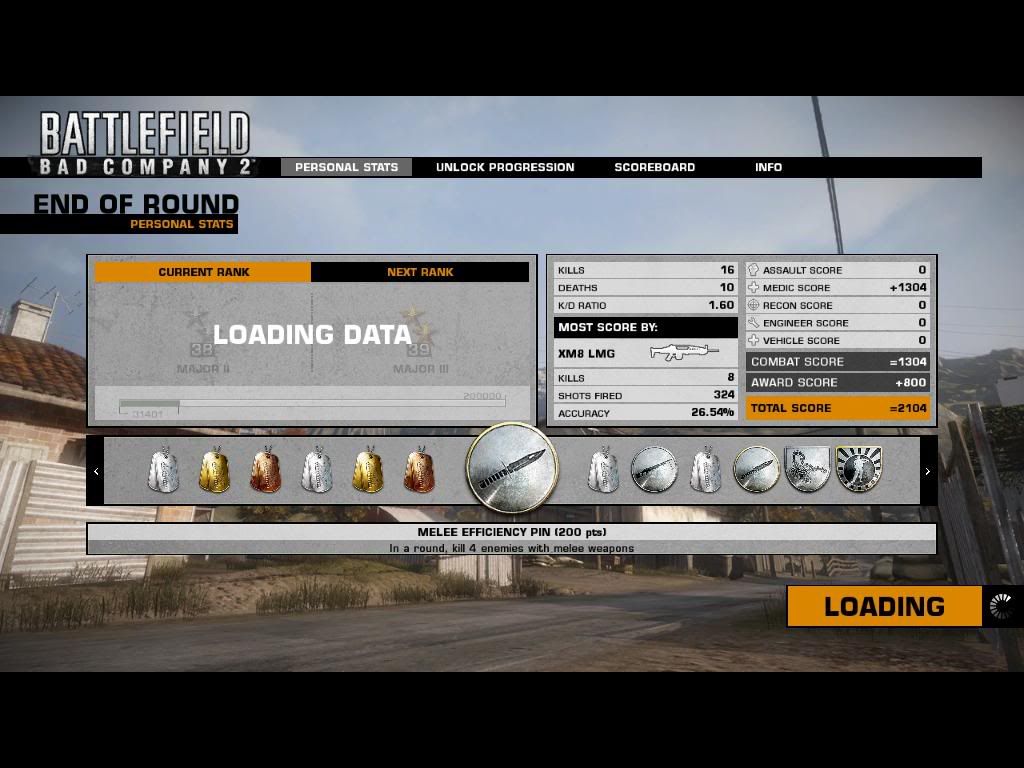Select the soldier badge with sun rays
Screen dimensions: 1024x768
pos(858,470)
